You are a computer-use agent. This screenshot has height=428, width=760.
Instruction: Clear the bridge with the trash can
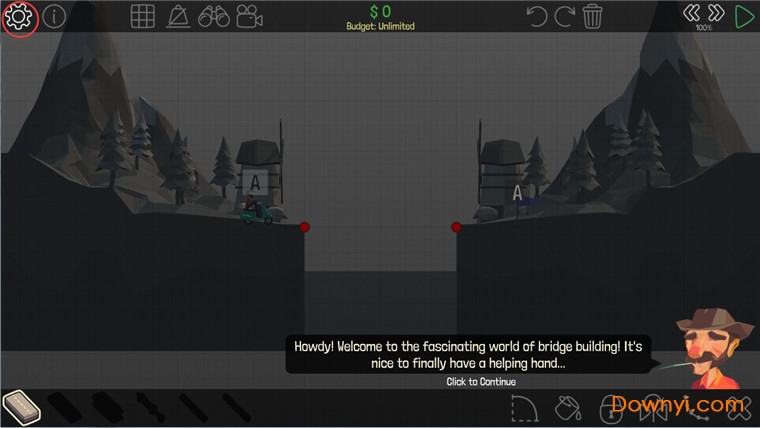pos(593,16)
